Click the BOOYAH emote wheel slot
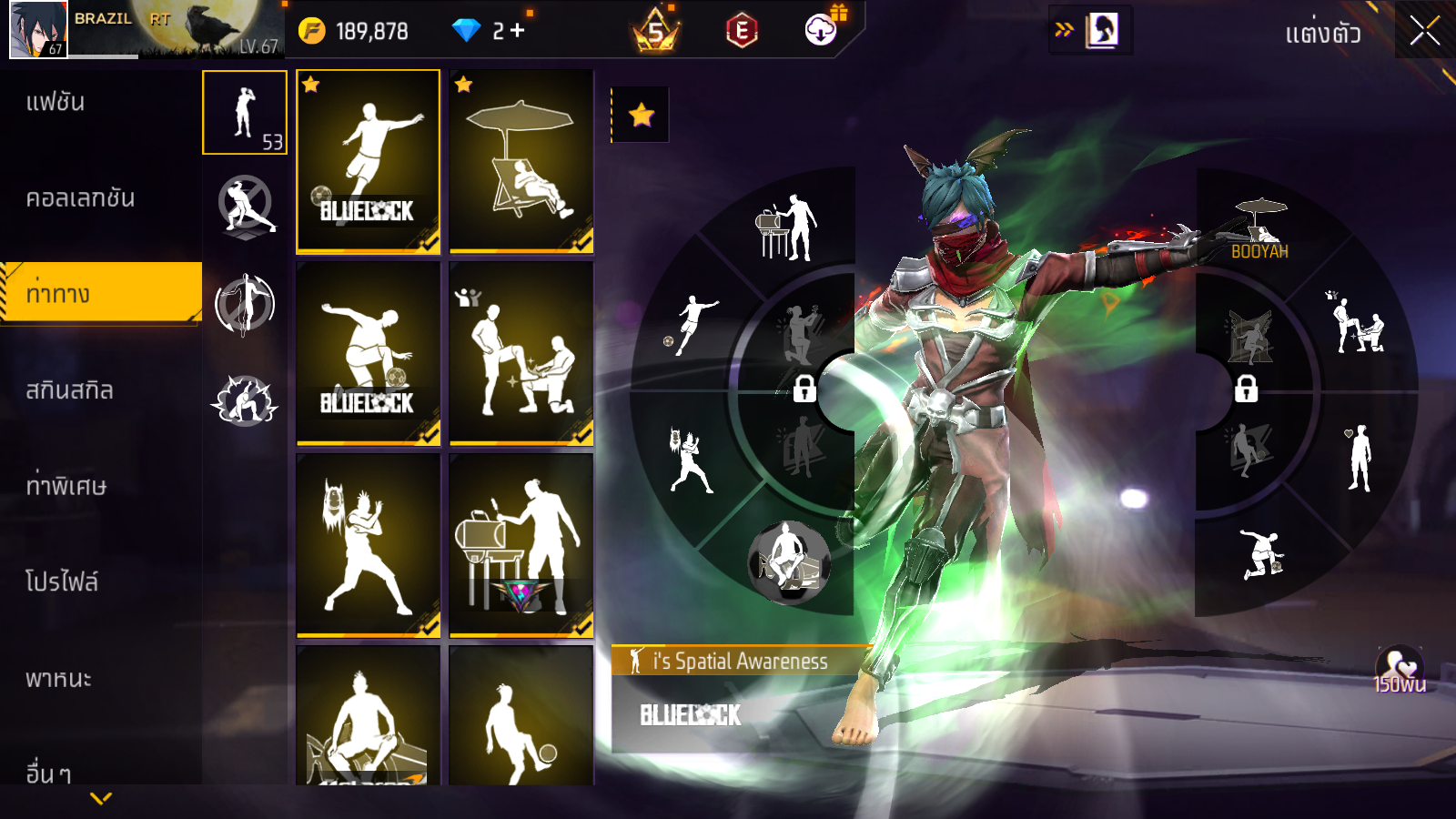Screen dimensions: 1456x819 click(x=1259, y=227)
